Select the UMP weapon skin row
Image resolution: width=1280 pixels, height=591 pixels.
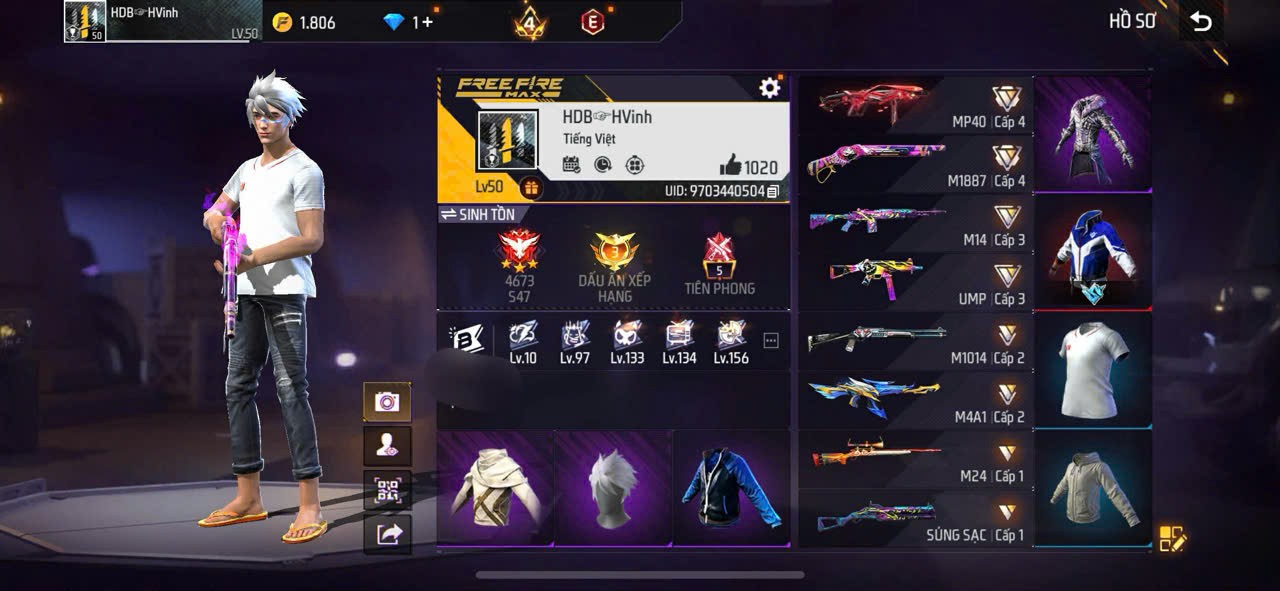(914, 282)
